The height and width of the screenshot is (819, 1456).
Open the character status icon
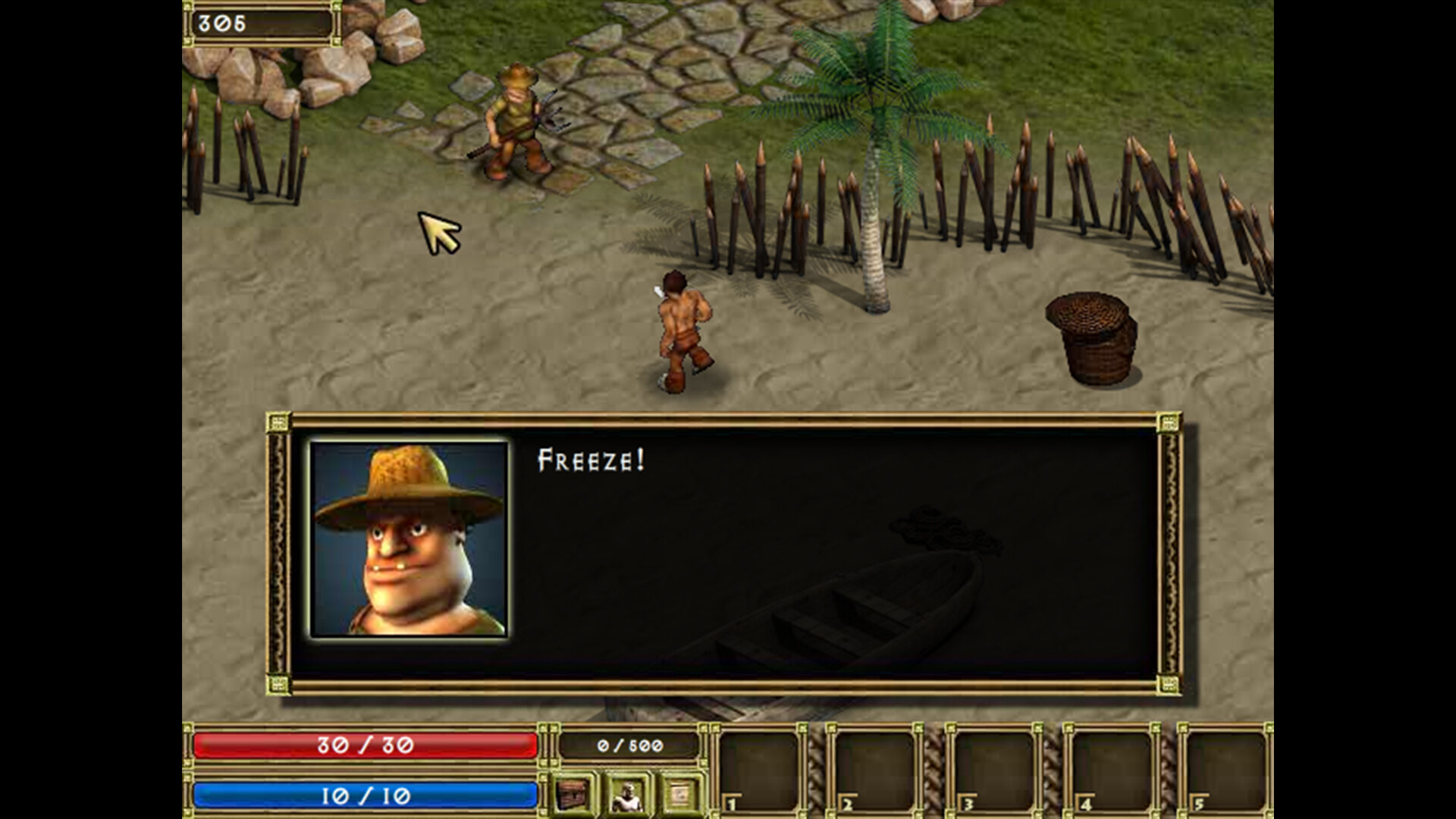[627, 795]
